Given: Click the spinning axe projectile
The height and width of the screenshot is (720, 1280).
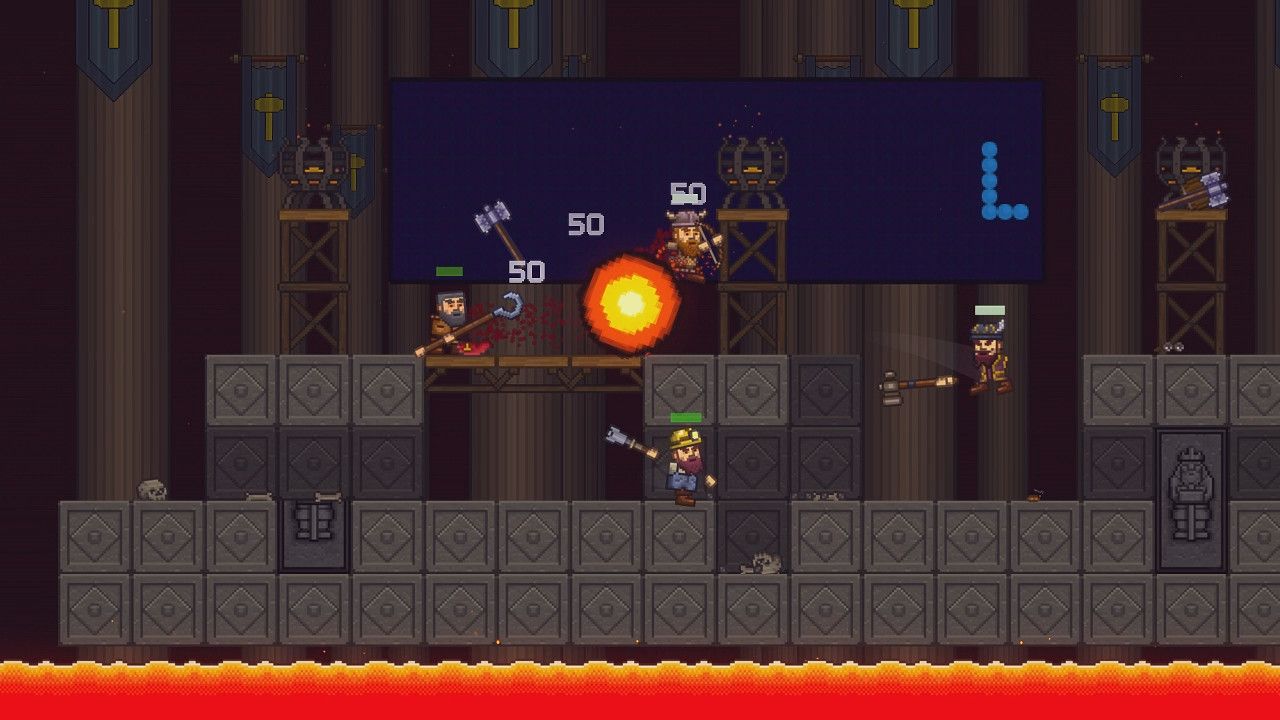Looking at the screenshot, I should coord(490,219).
